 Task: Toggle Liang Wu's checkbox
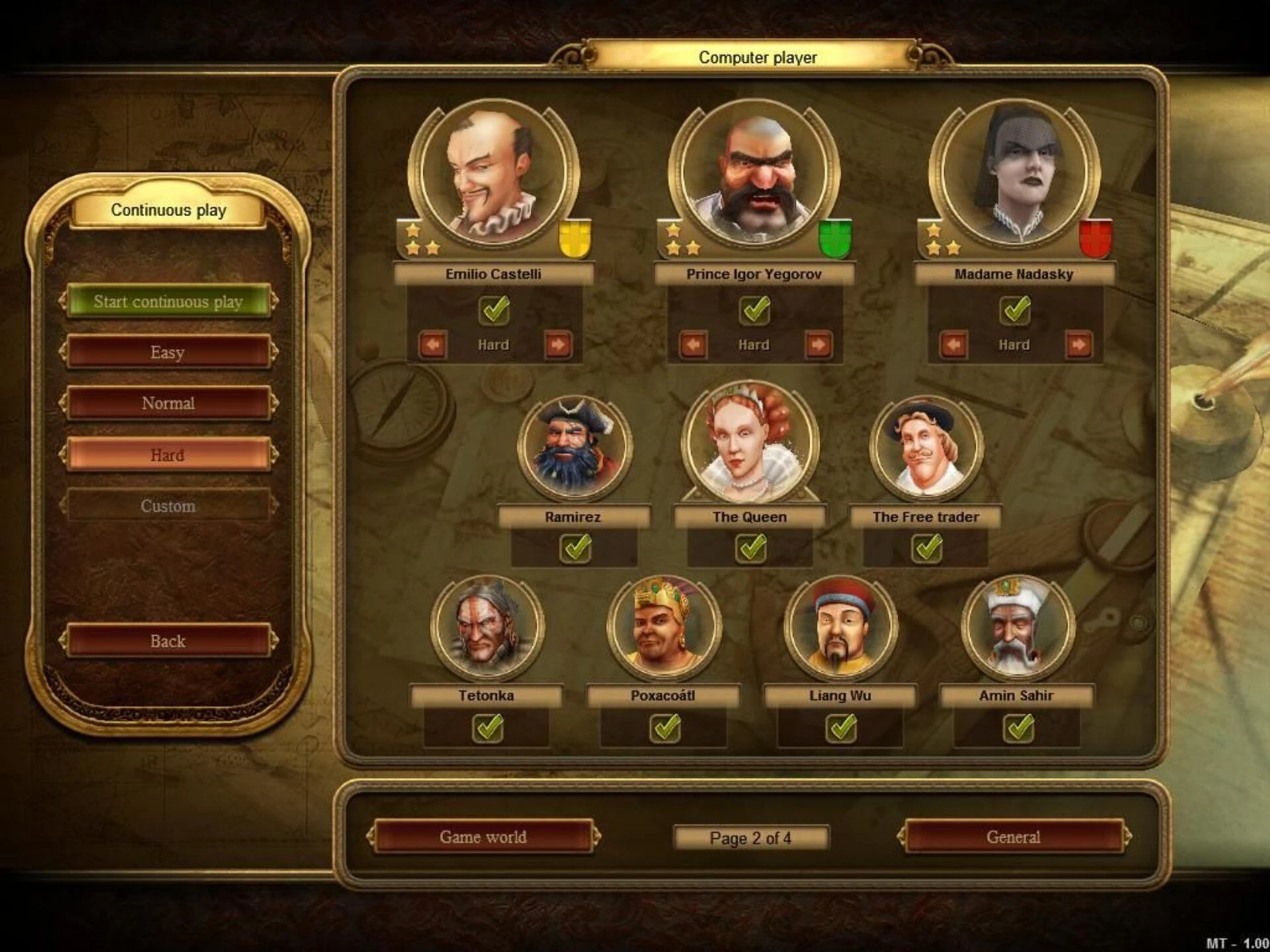pos(841,729)
